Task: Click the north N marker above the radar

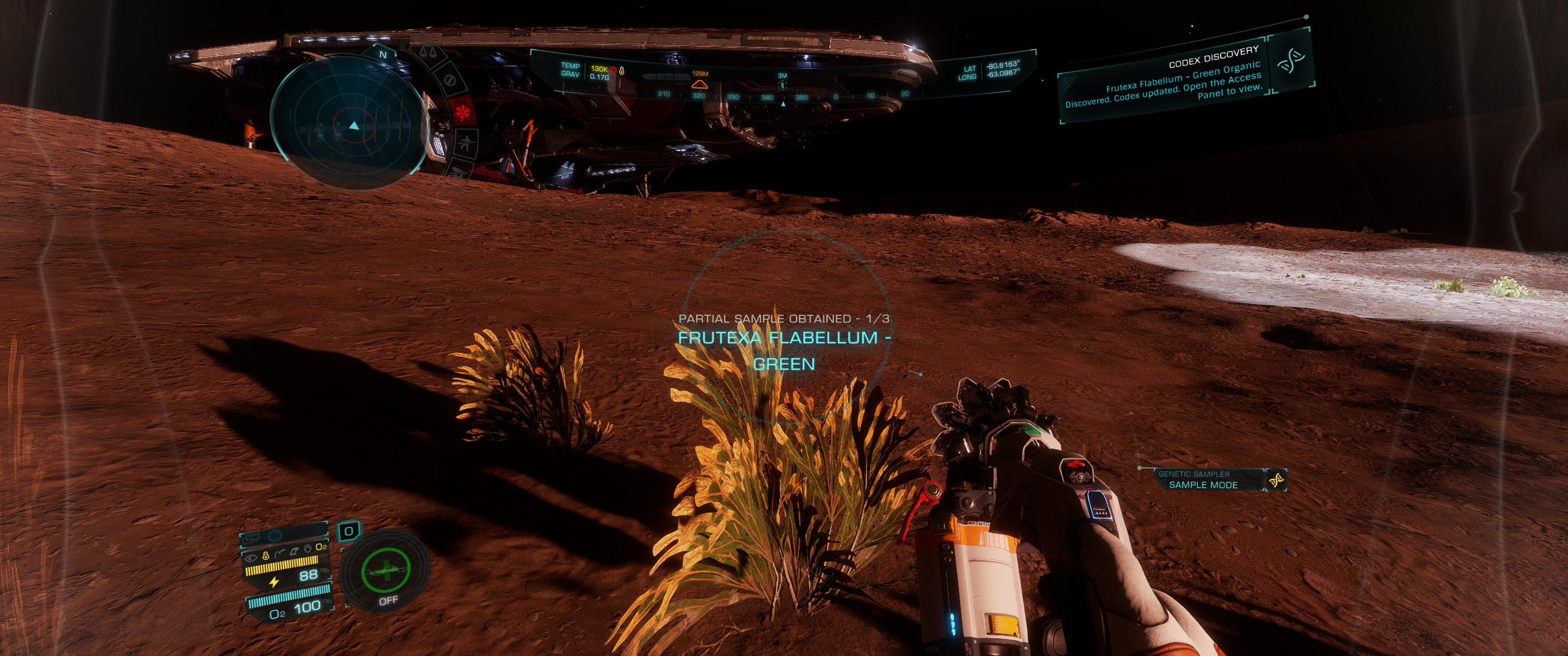Action: [383, 55]
